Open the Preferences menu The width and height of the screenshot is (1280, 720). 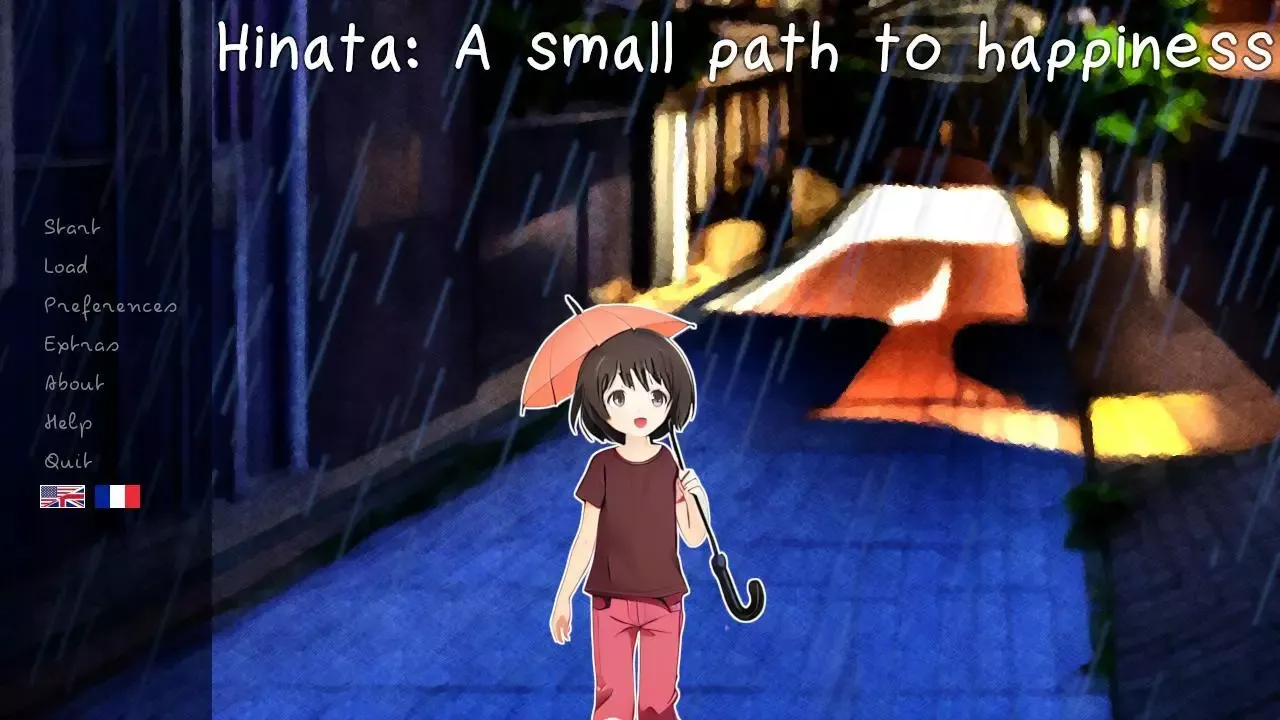110,305
